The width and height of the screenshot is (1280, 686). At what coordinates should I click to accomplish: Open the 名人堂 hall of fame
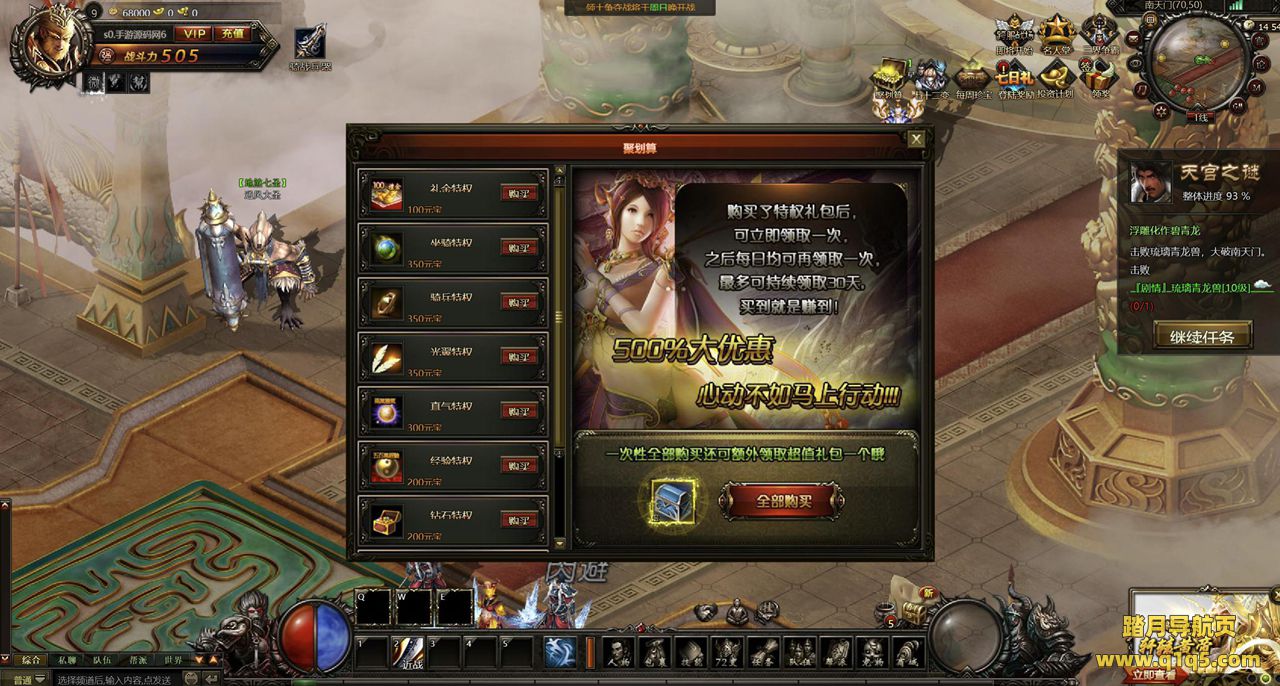tap(1056, 34)
